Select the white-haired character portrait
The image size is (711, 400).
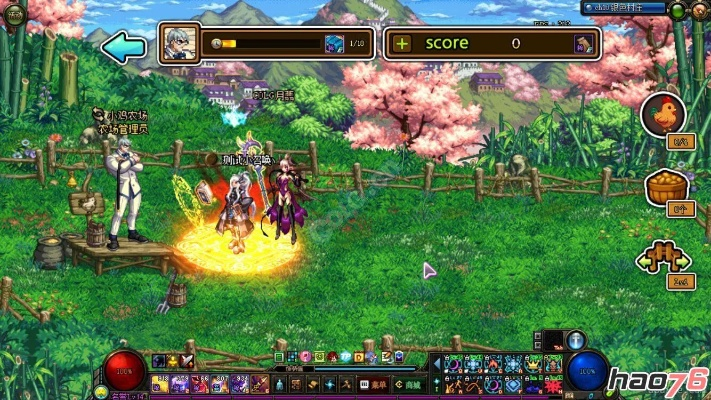(180, 44)
